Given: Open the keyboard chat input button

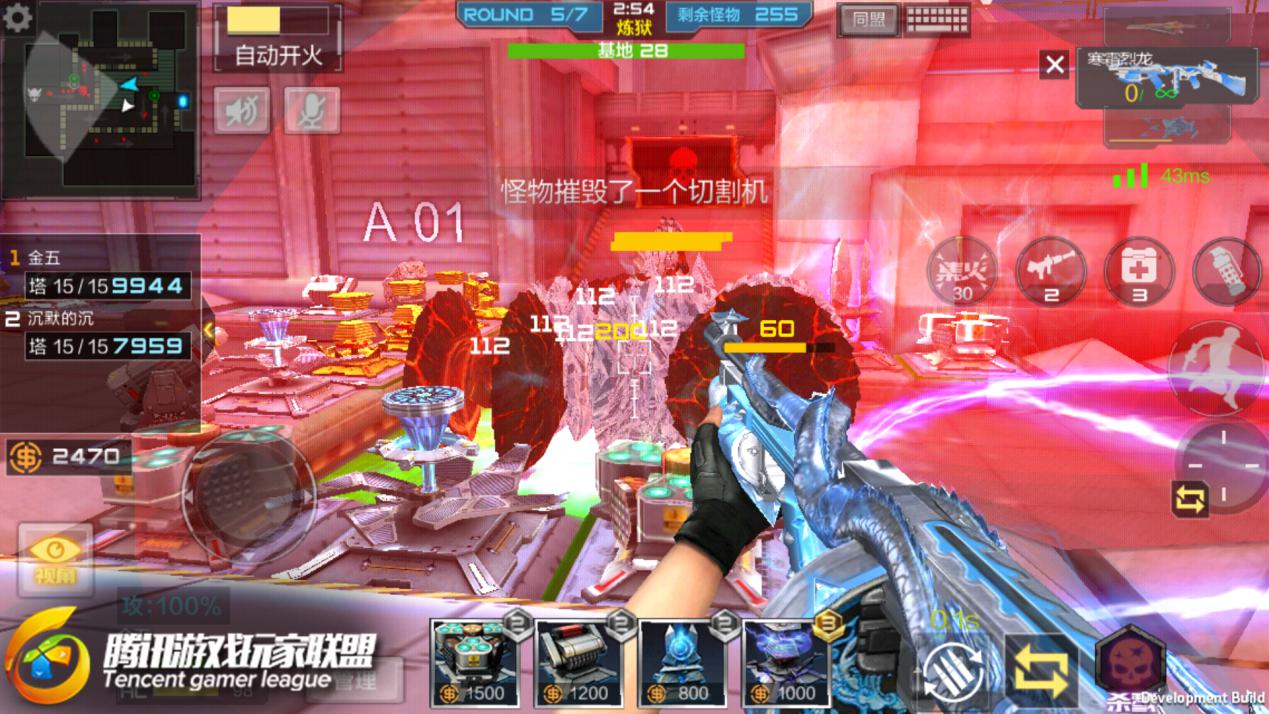Looking at the screenshot, I should pyautogui.click(x=937, y=20).
